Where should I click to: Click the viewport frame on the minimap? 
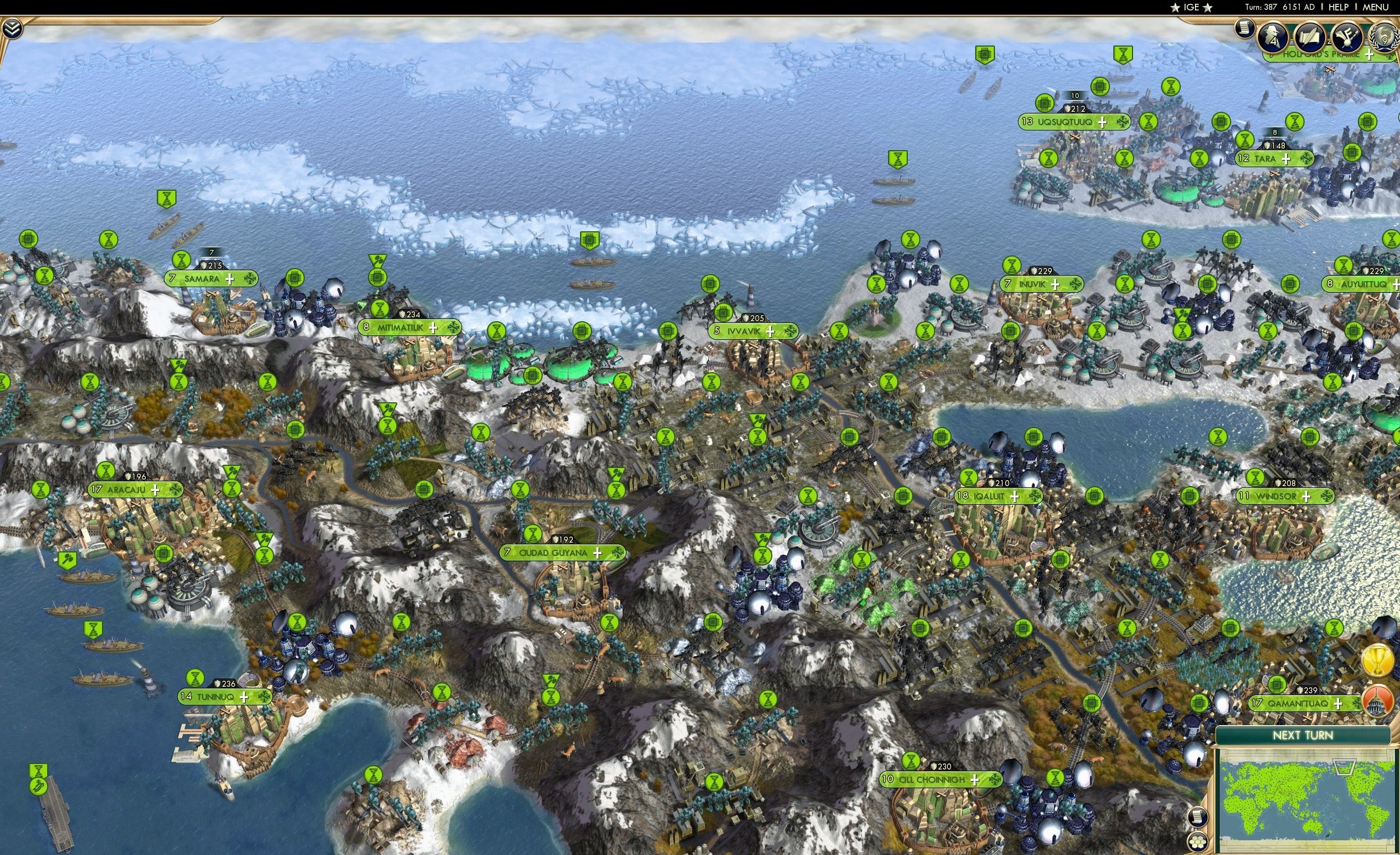point(1344,768)
